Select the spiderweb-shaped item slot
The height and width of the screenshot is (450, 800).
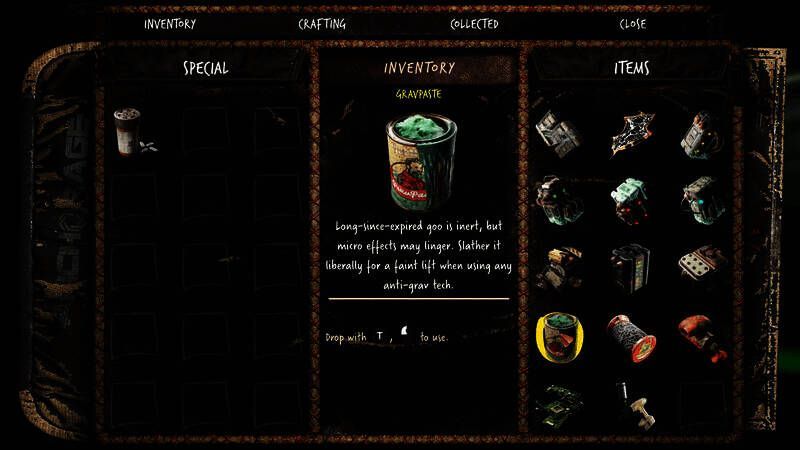pos(631,130)
